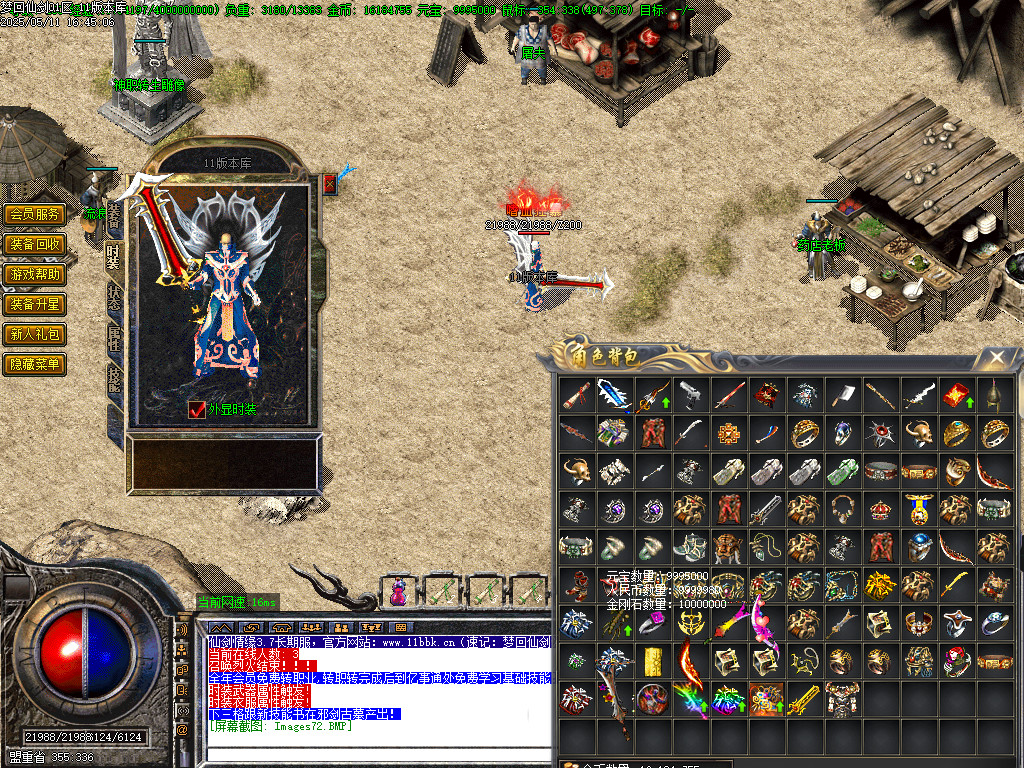
Task: Switch to the 技能 skills tab
Action: click(114, 377)
